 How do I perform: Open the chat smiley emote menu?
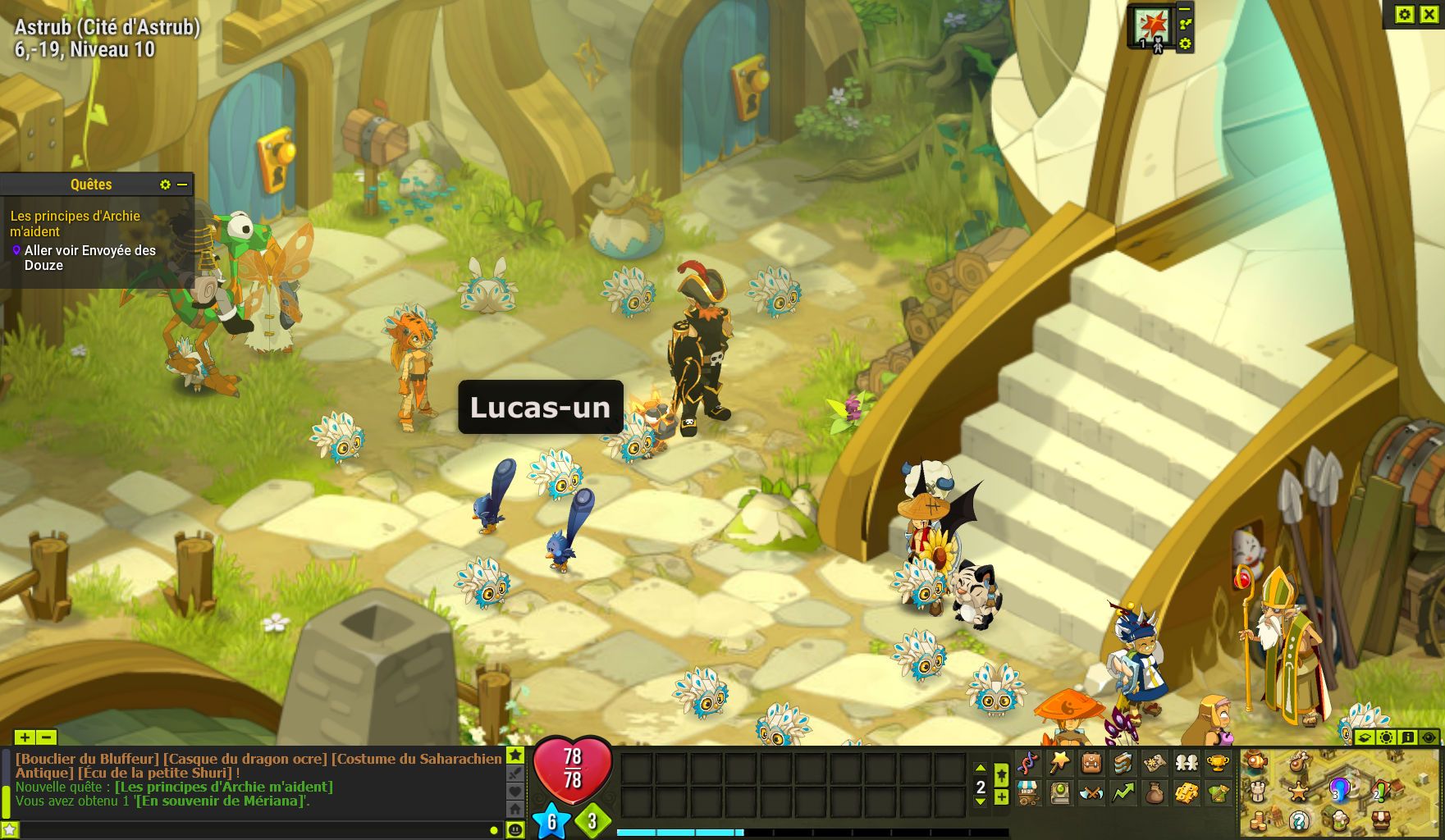click(515, 829)
